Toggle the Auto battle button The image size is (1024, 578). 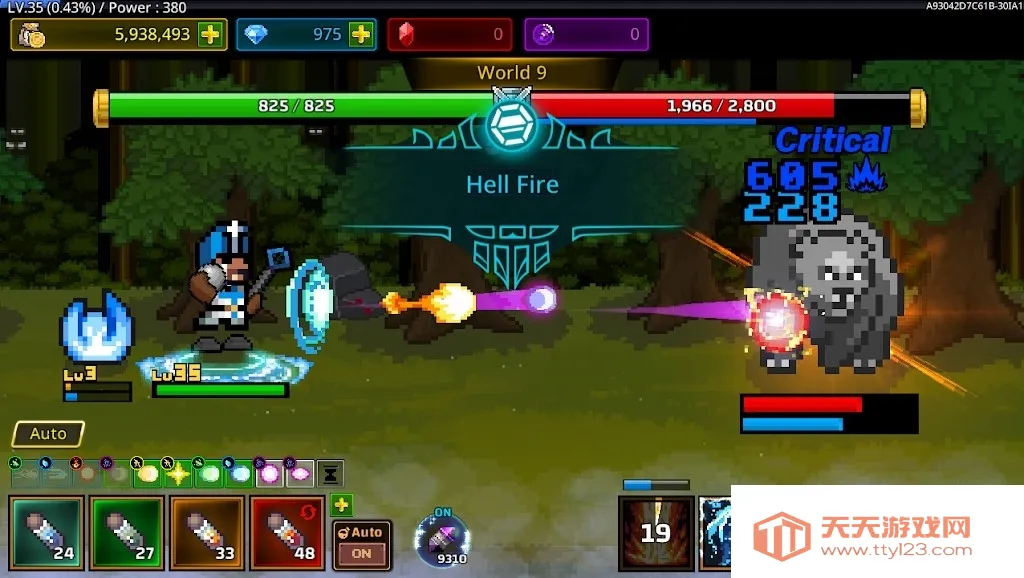48,434
